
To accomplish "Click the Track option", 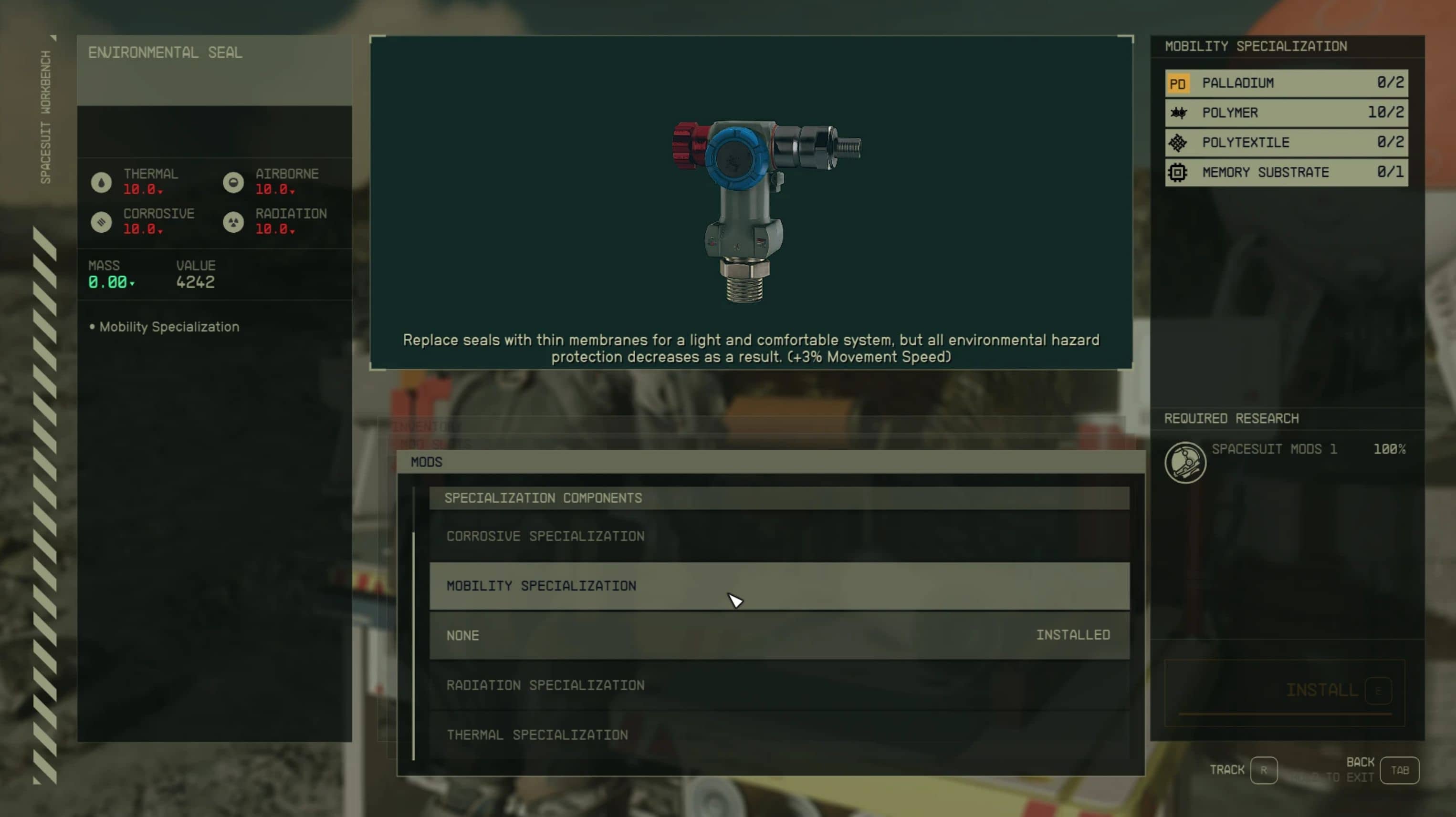I will point(1263,770).
